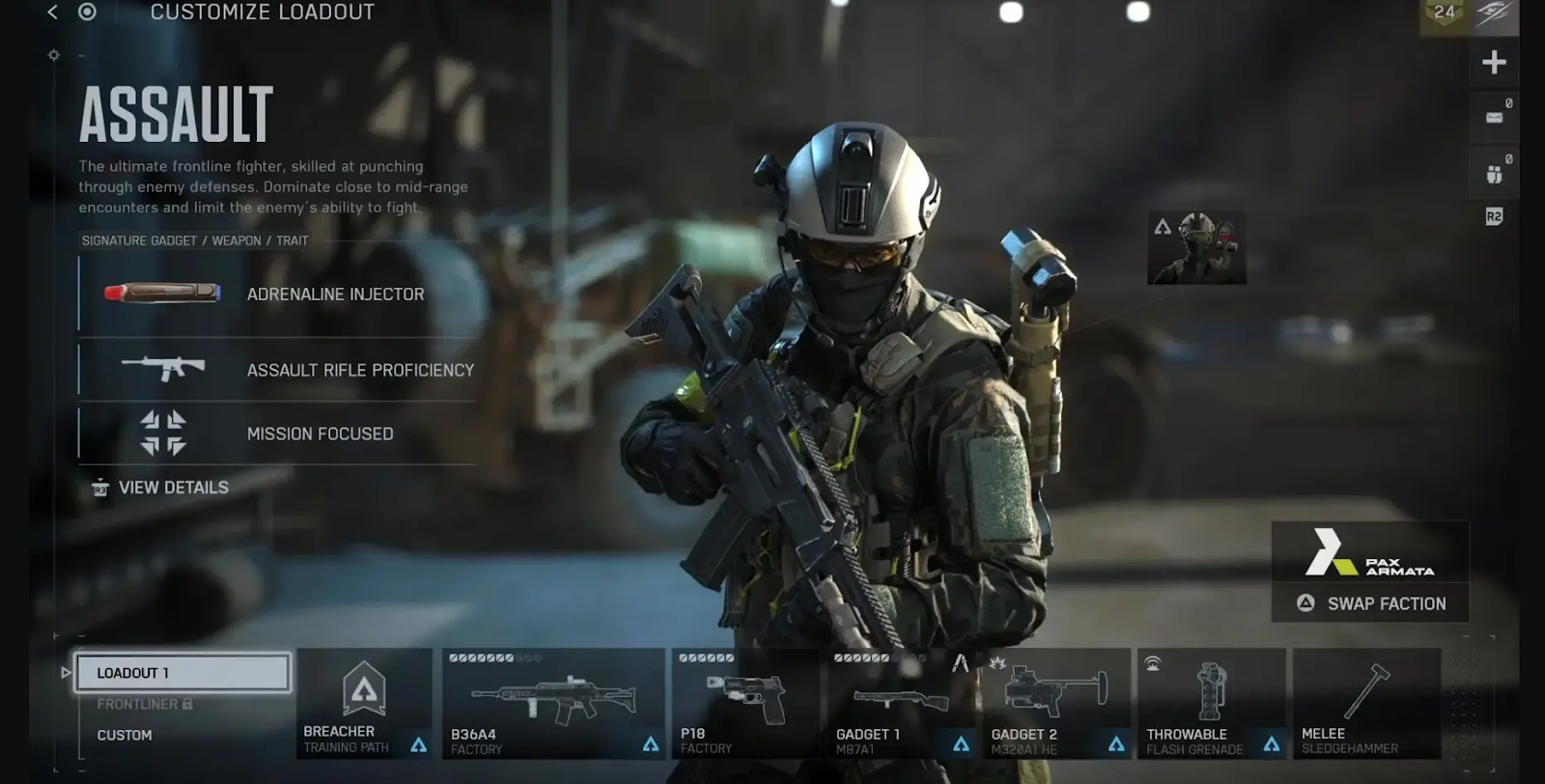Go back using the top-left arrow
This screenshot has height=784, width=1545.
52,13
